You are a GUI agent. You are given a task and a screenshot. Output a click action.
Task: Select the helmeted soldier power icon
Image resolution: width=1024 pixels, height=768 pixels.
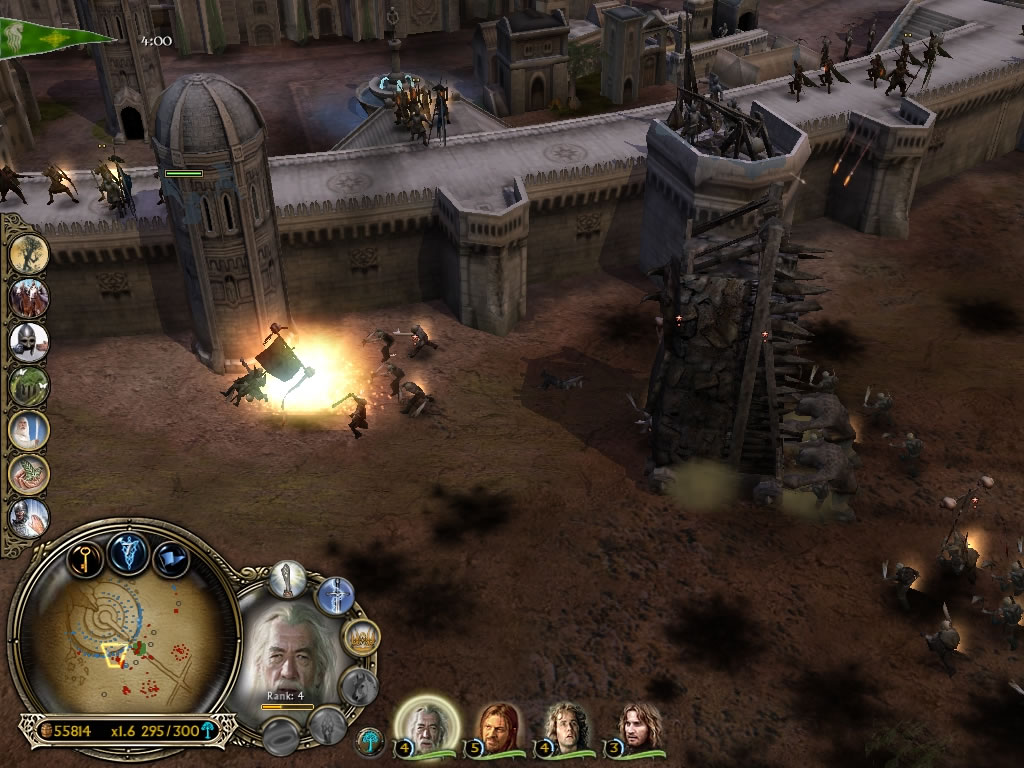click(29, 342)
